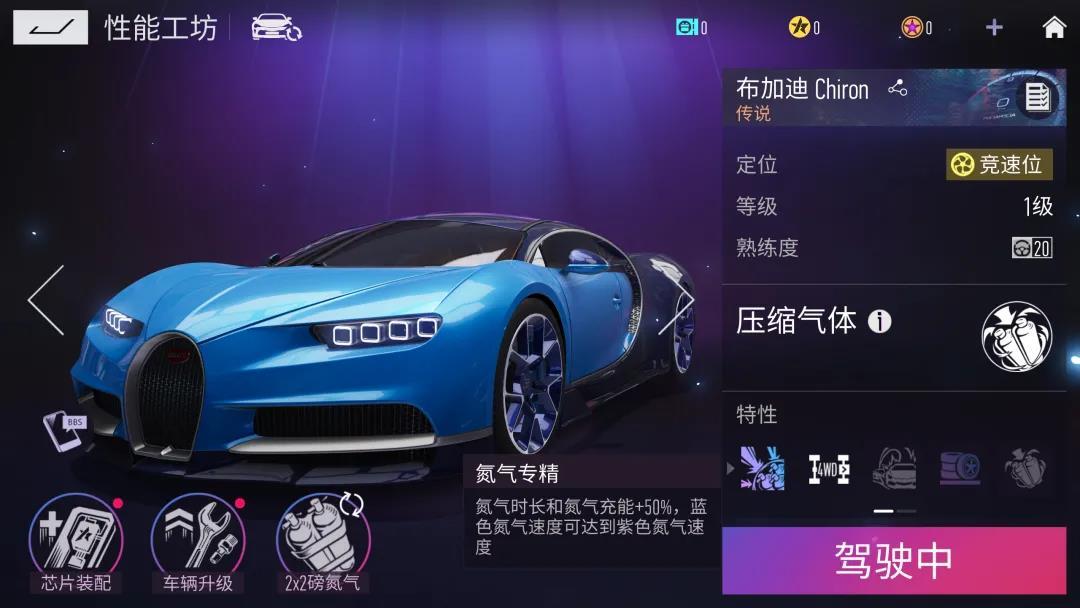Select the 压缩气体 round skill icon
Screen dimensions: 1080x608
[x=1016, y=336]
